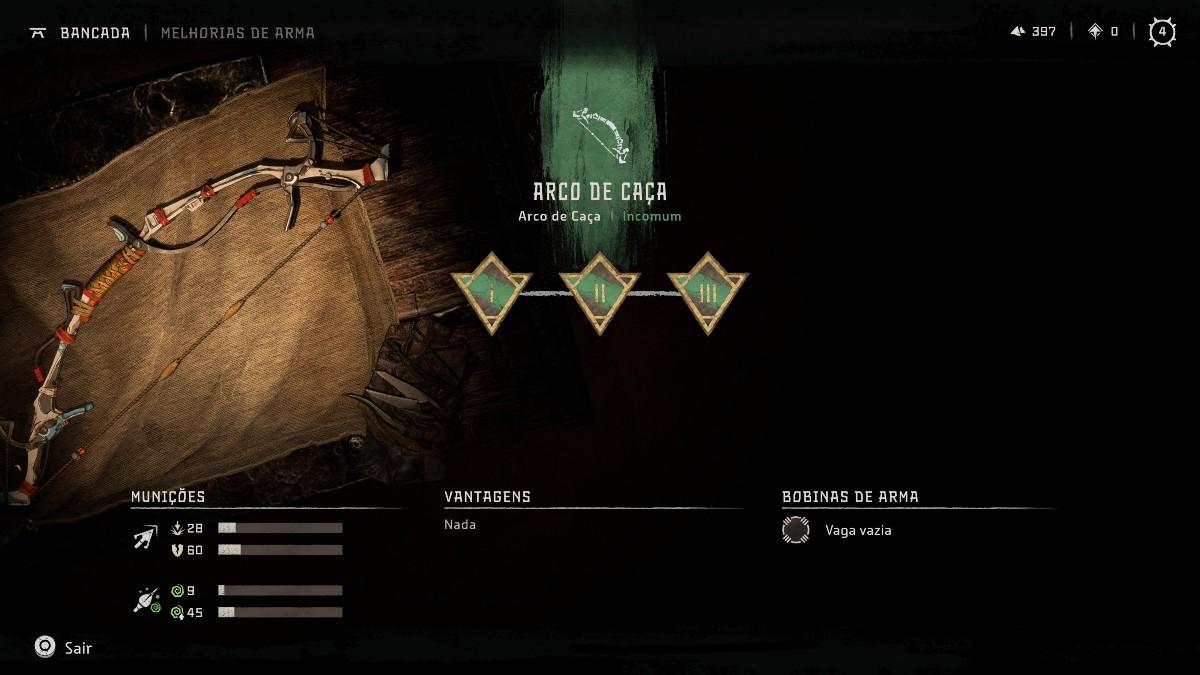The height and width of the screenshot is (675, 1200).
Task: Pick upgrade level III badge
Action: click(x=707, y=291)
